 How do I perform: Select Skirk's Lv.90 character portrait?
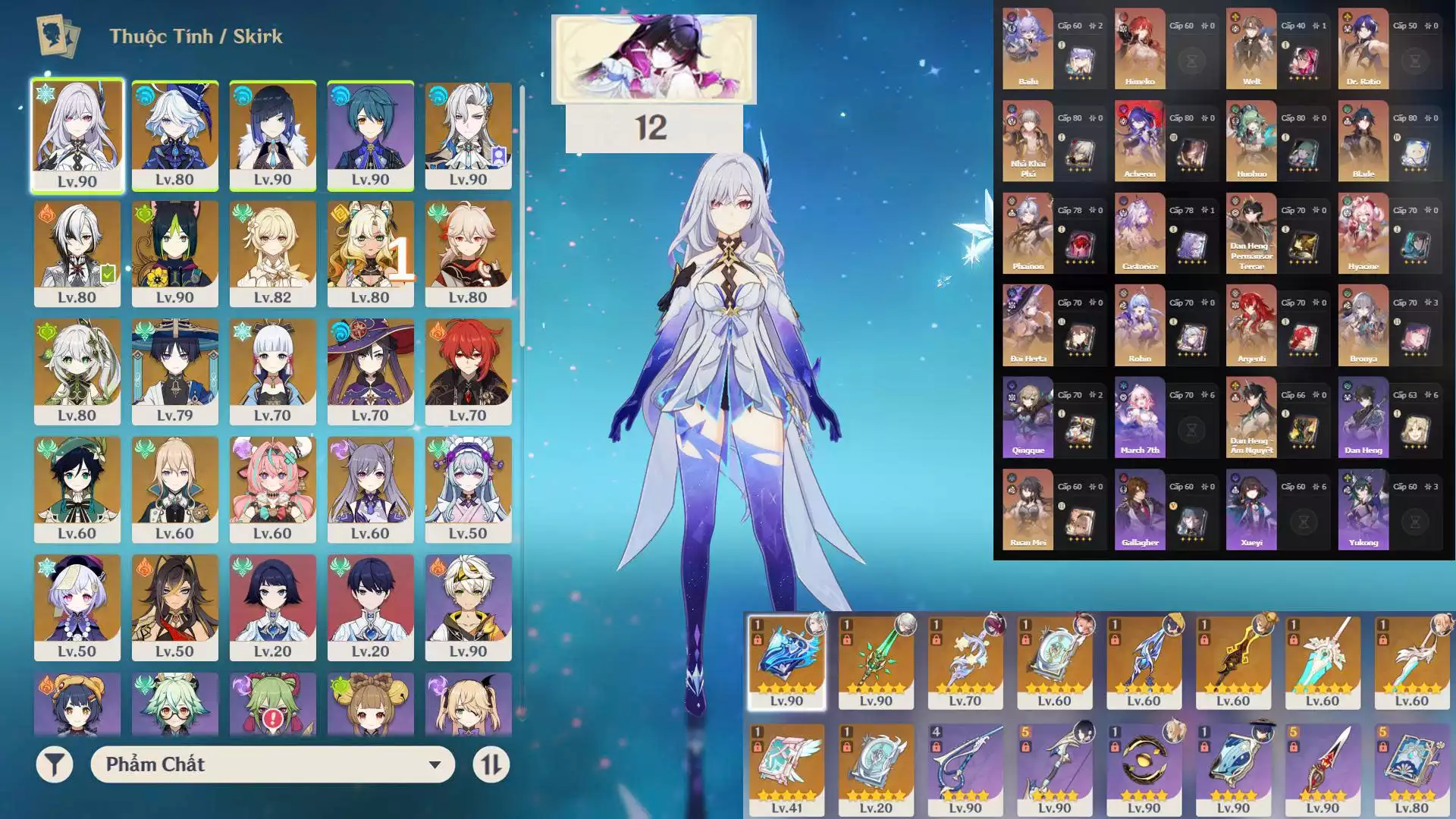tap(77, 135)
